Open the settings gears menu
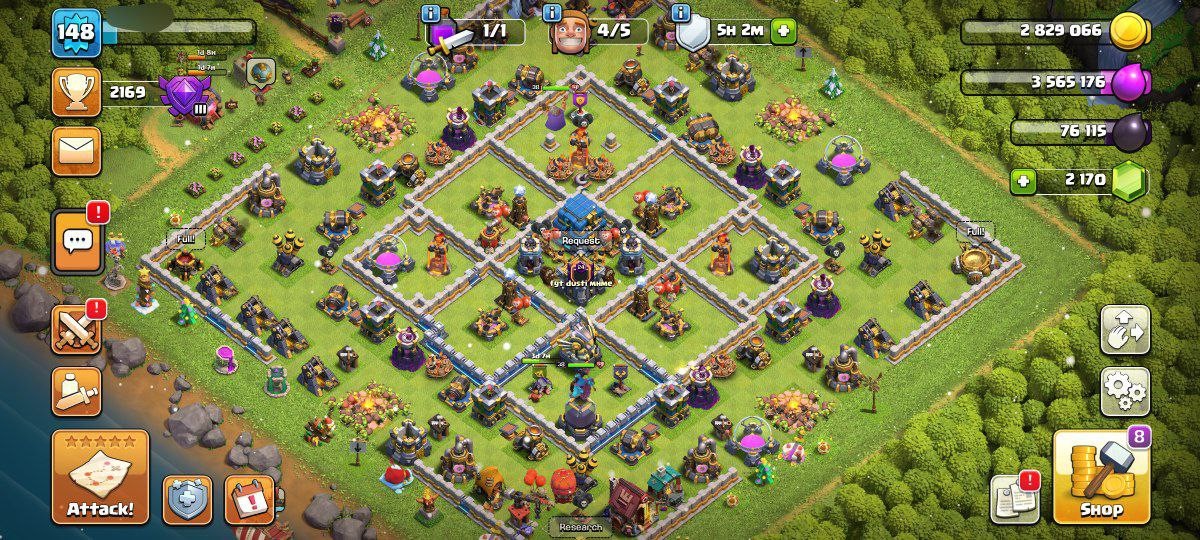Screen dimensions: 1200x540 1125,390
